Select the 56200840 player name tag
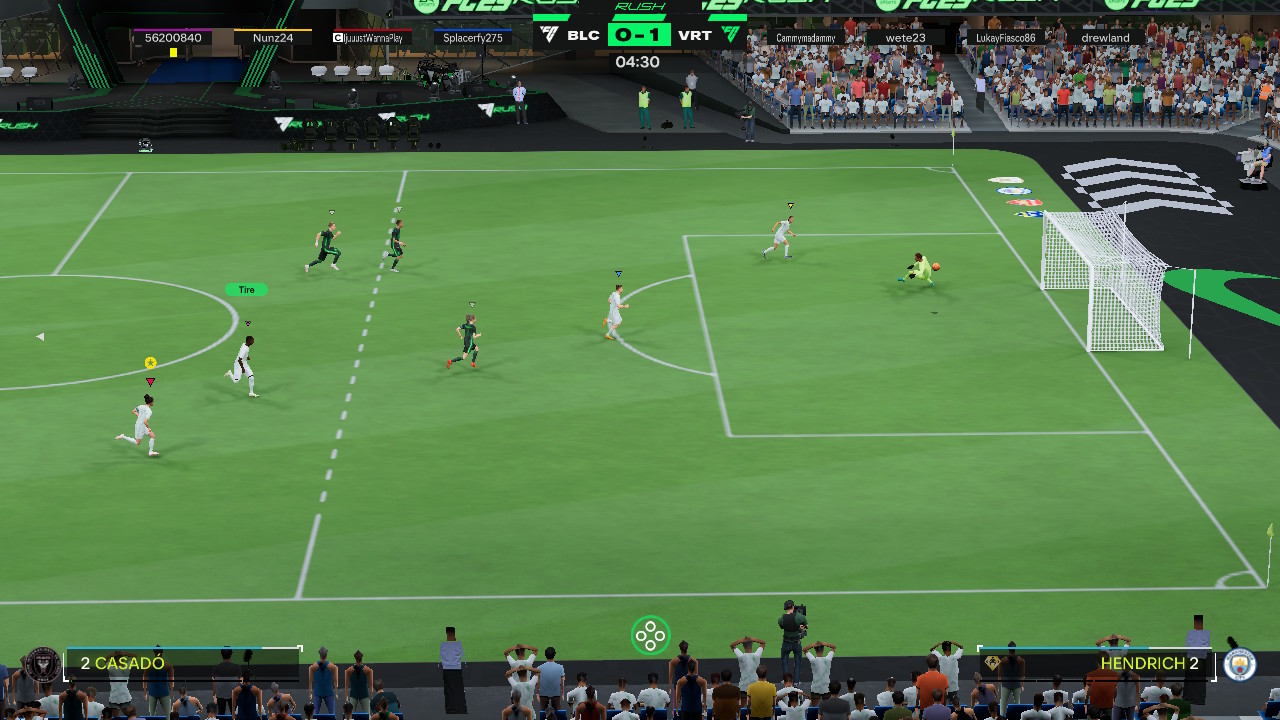 coord(173,38)
